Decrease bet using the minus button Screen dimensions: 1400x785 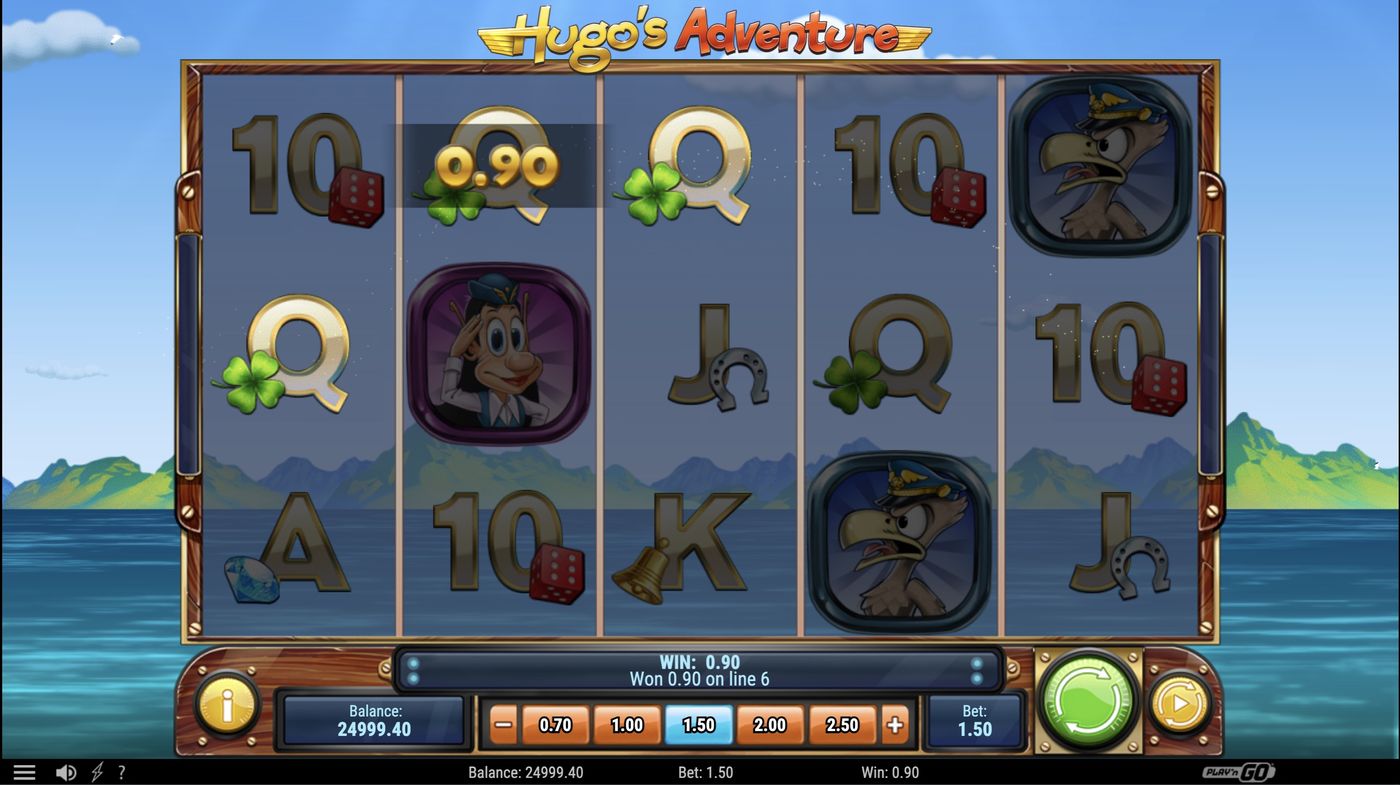(x=505, y=724)
